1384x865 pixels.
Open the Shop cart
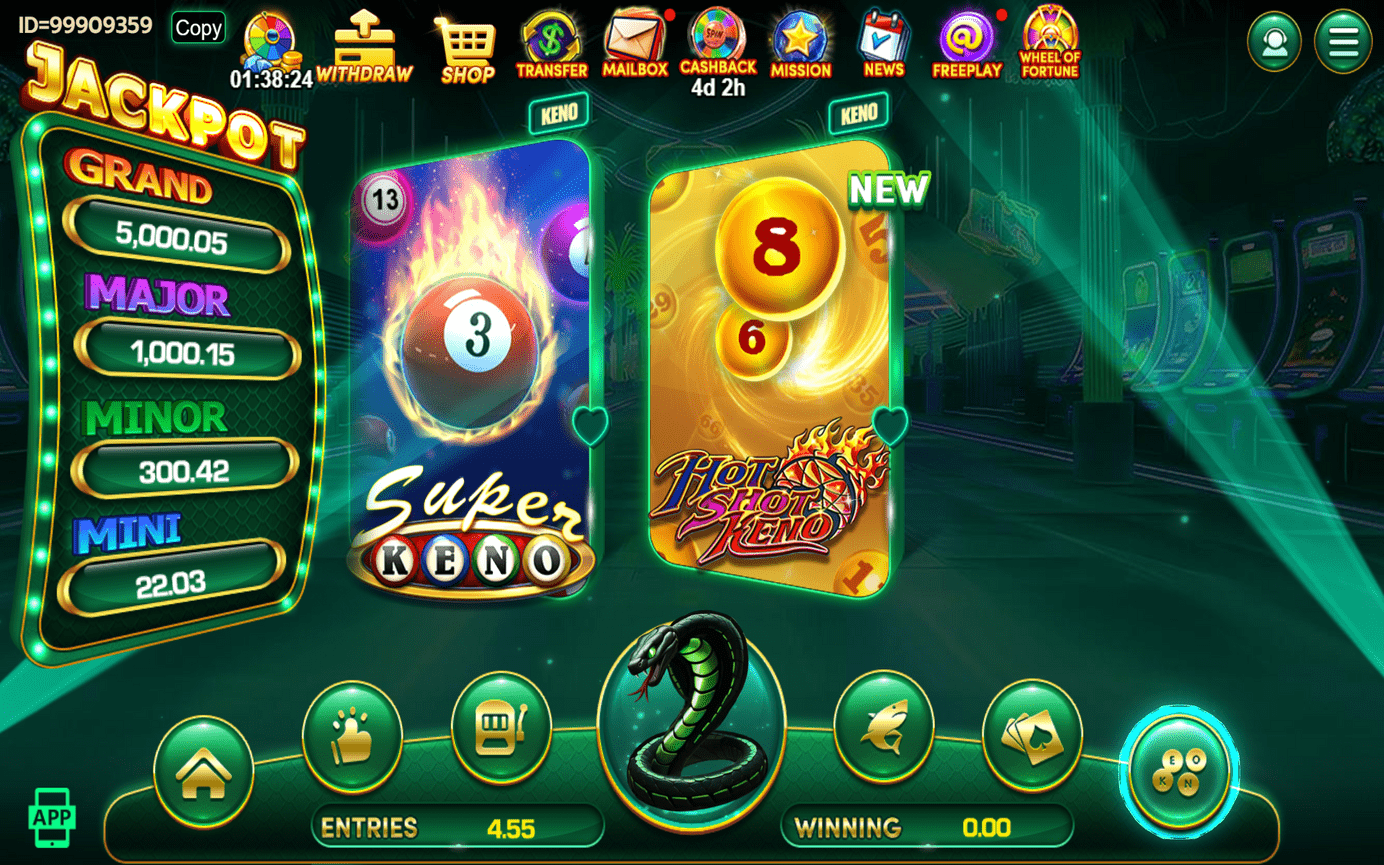point(467,48)
